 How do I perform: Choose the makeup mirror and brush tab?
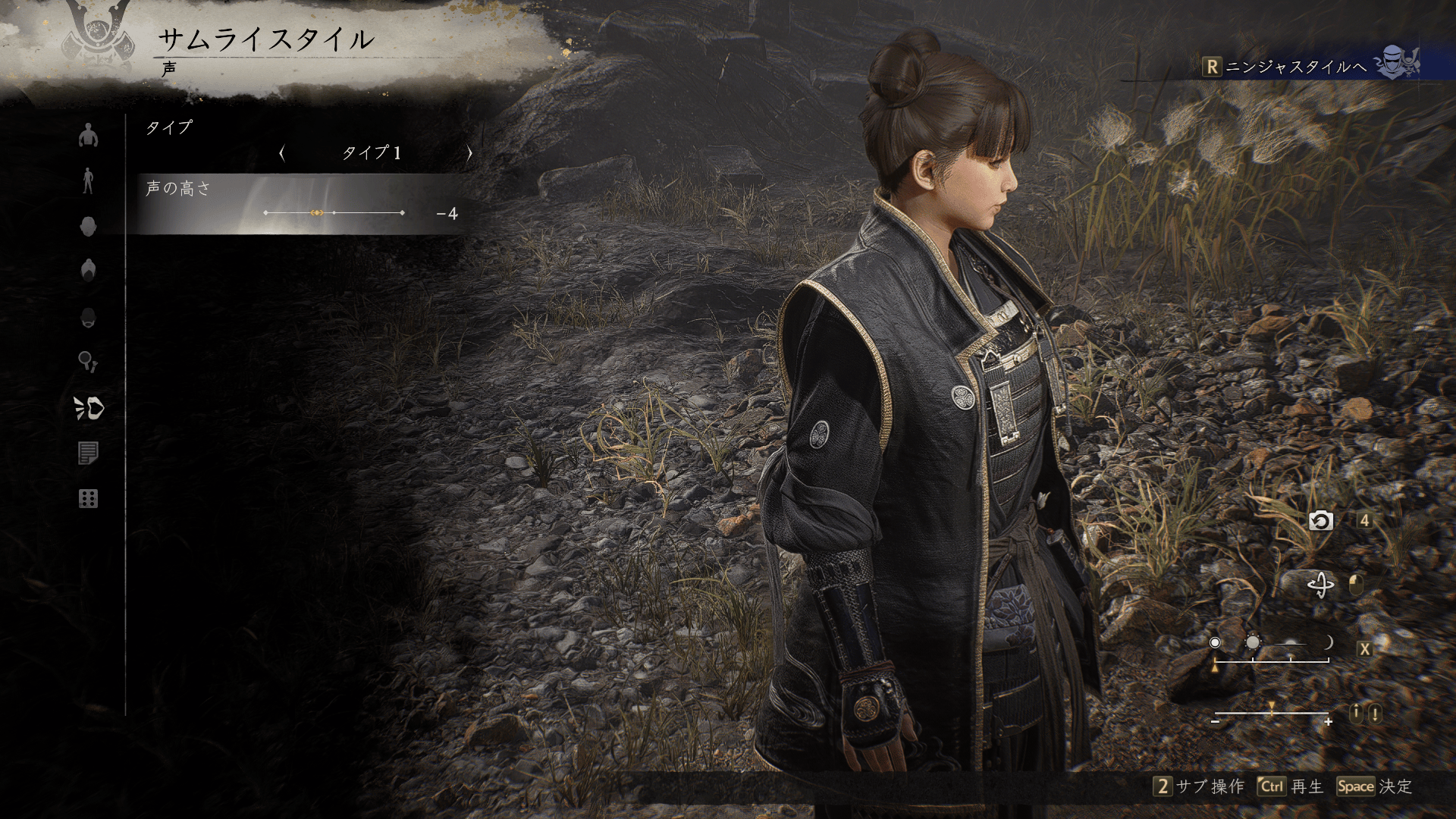pos(89,362)
